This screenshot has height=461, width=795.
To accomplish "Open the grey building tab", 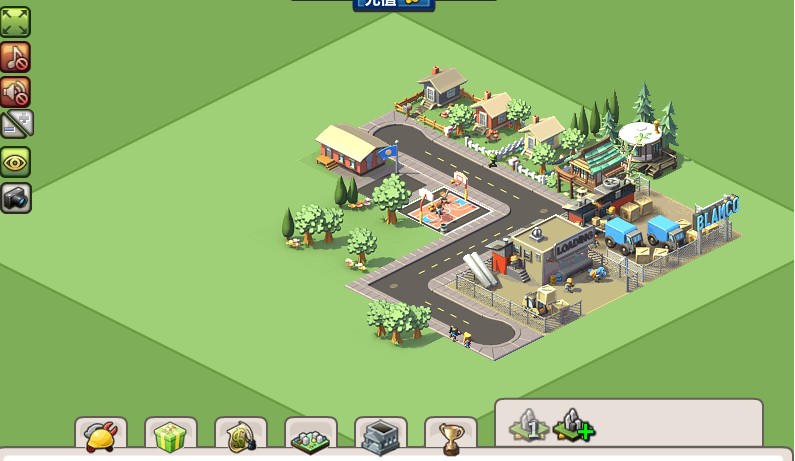I will click(x=381, y=436).
